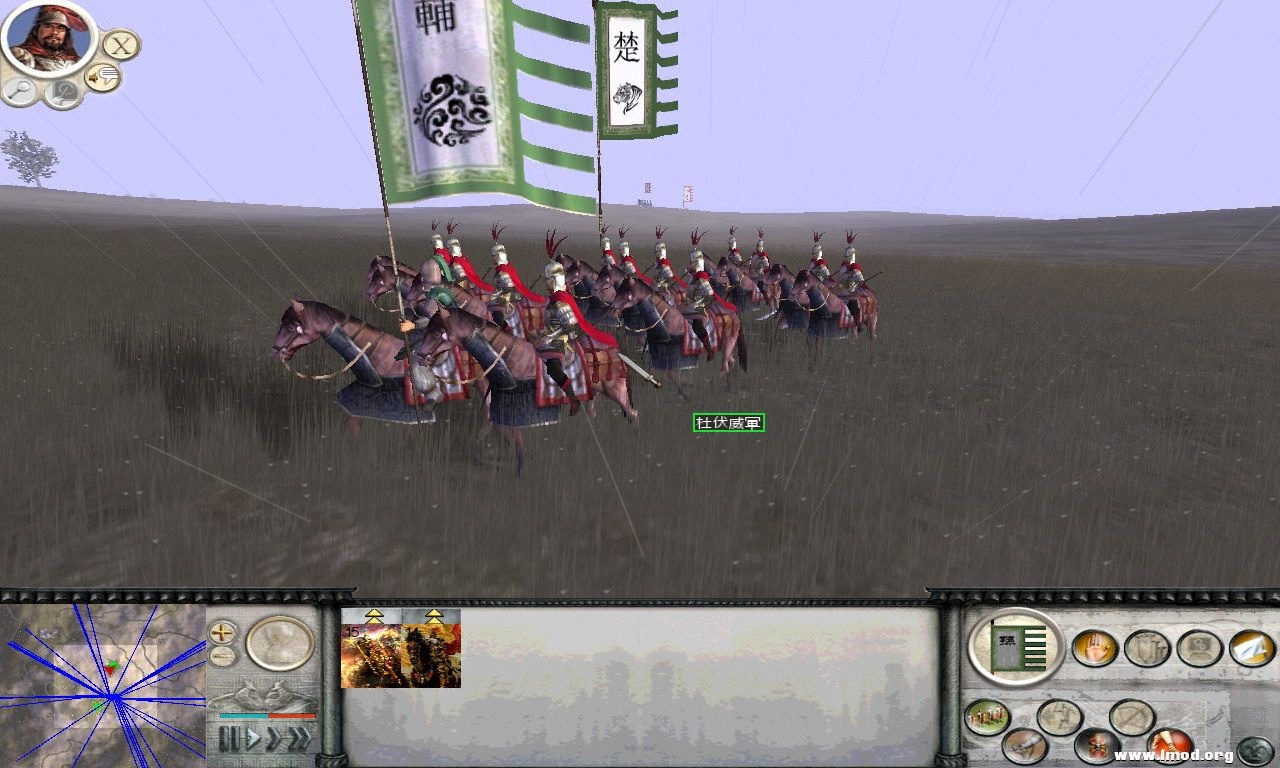
Task: Click the gold chevrons above the 15-man unit card
Action: click(x=374, y=616)
